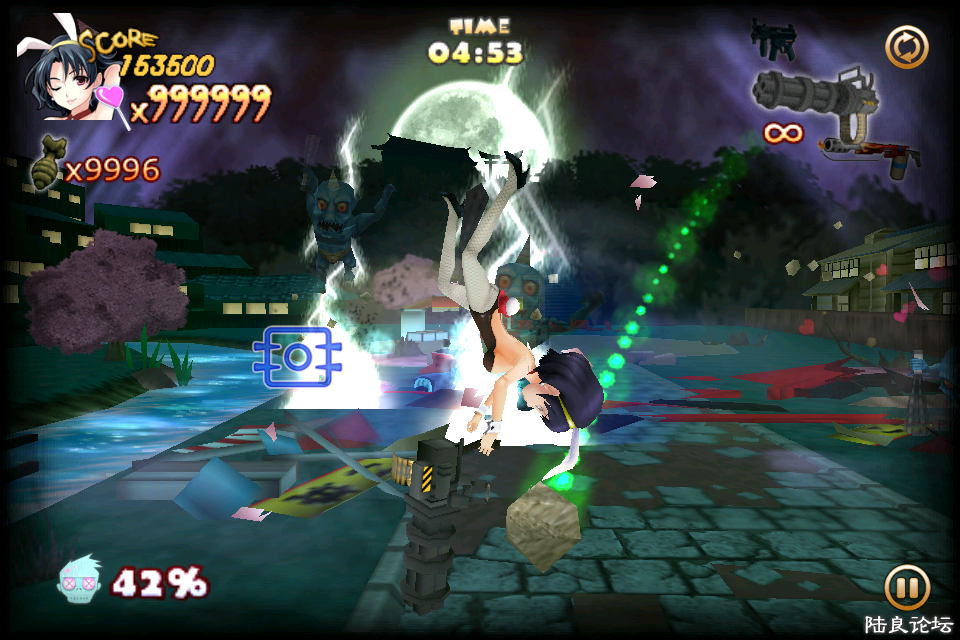Tap the orange weapon swap arrows button
The width and height of the screenshot is (960, 640).
[906, 47]
